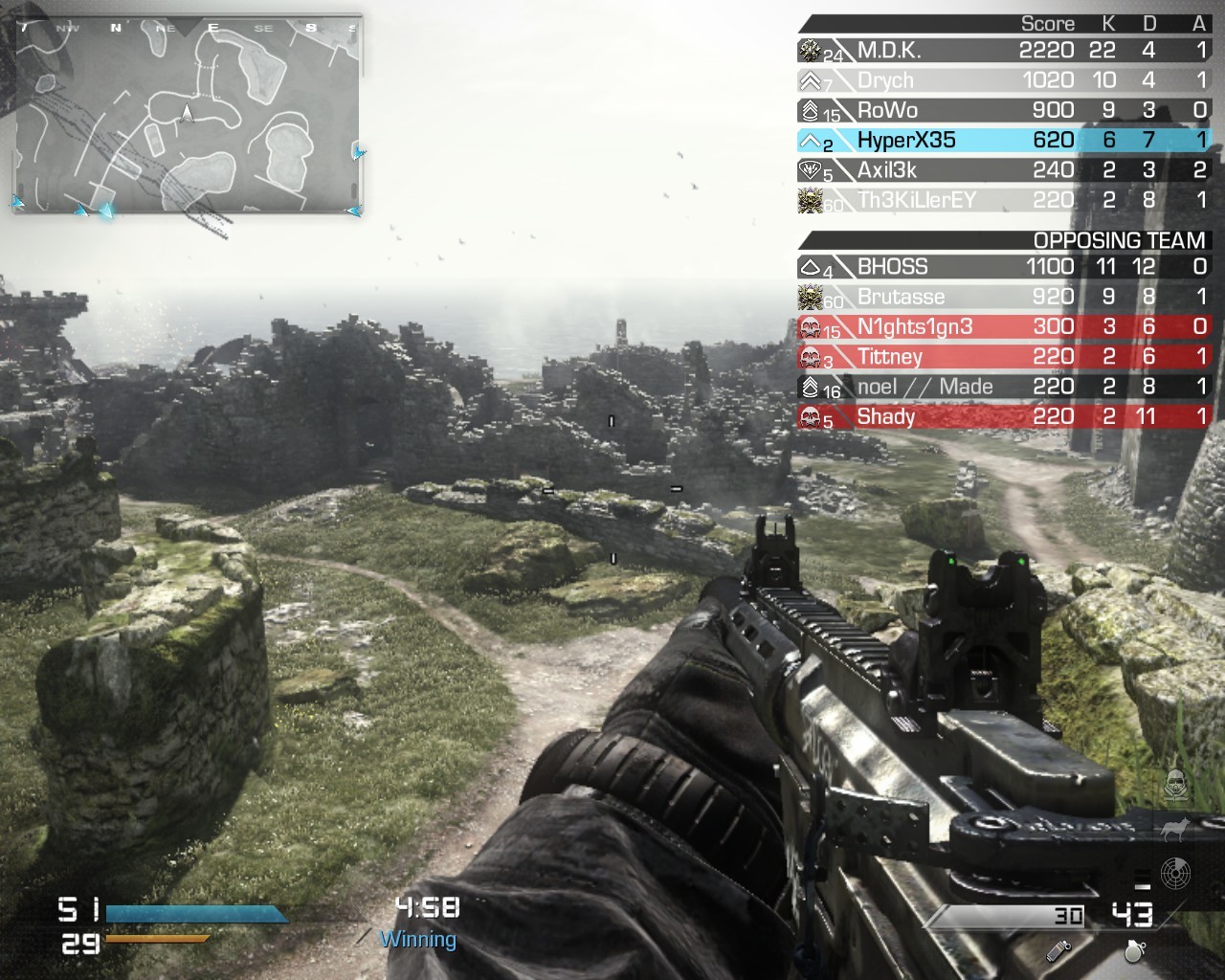The height and width of the screenshot is (980, 1225).
Task: Select Axil3k on the scoreboard
Action: tap(1003, 170)
